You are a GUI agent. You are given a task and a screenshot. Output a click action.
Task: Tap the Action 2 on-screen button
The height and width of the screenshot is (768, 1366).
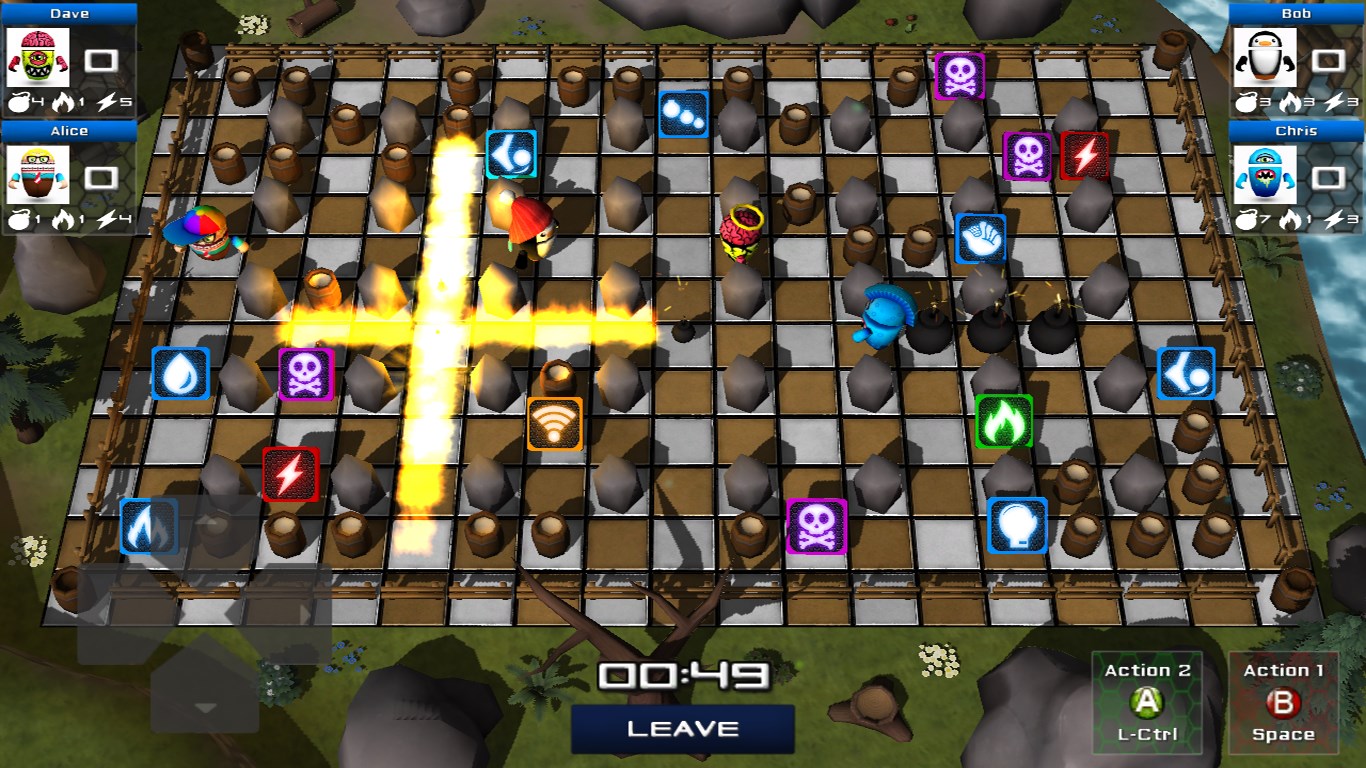pyautogui.click(x=1147, y=702)
